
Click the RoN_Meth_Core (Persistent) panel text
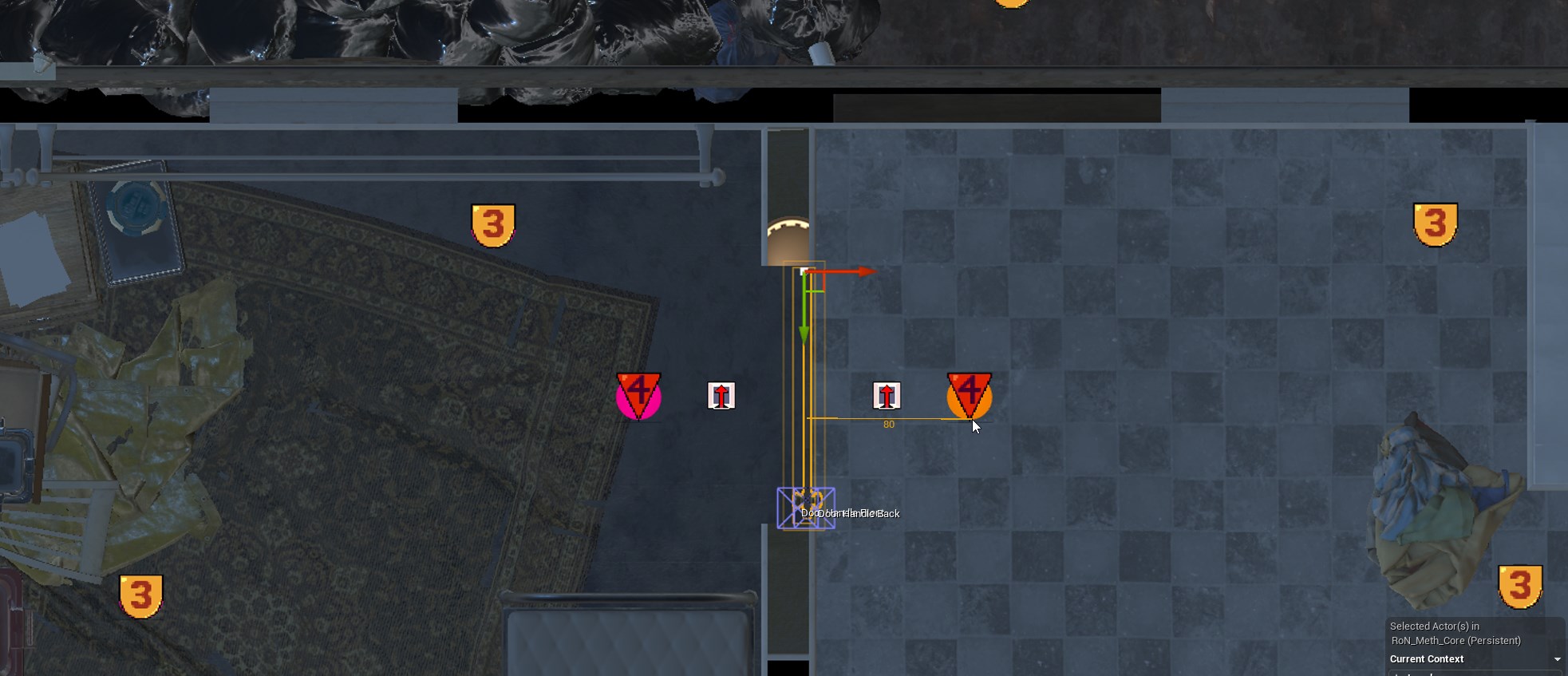click(1455, 640)
